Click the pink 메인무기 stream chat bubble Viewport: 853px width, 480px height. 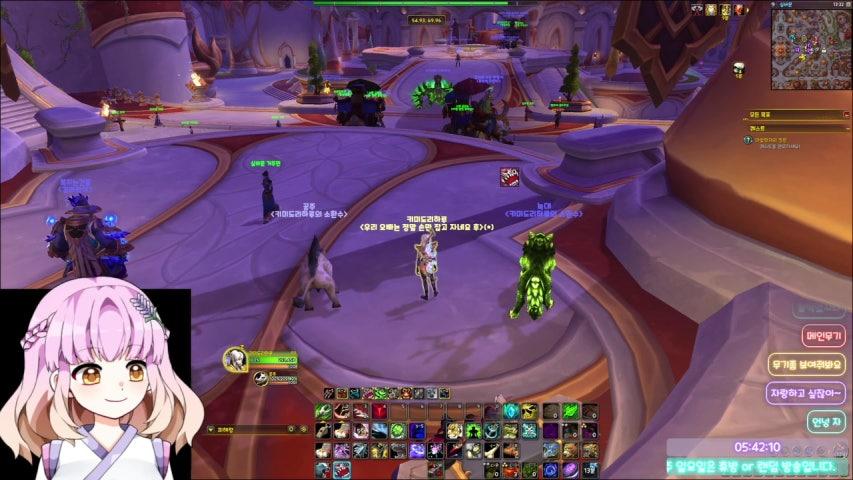tap(823, 336)
